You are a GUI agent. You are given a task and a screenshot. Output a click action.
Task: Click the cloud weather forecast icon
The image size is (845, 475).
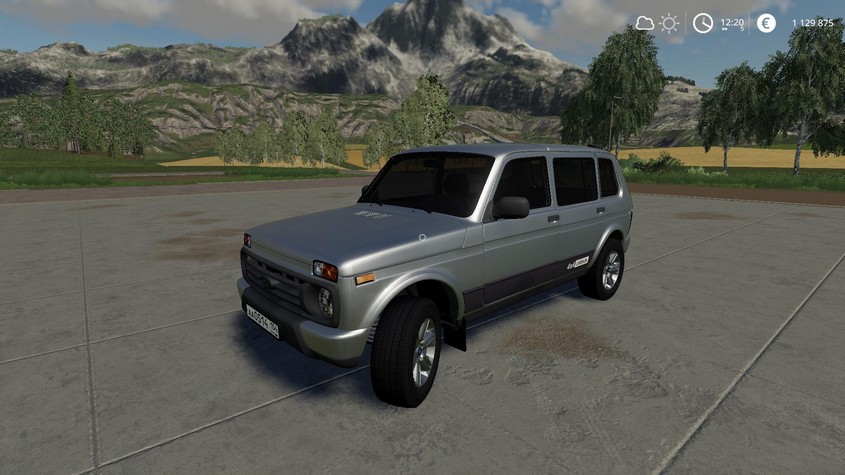click(x=645, y=23)
